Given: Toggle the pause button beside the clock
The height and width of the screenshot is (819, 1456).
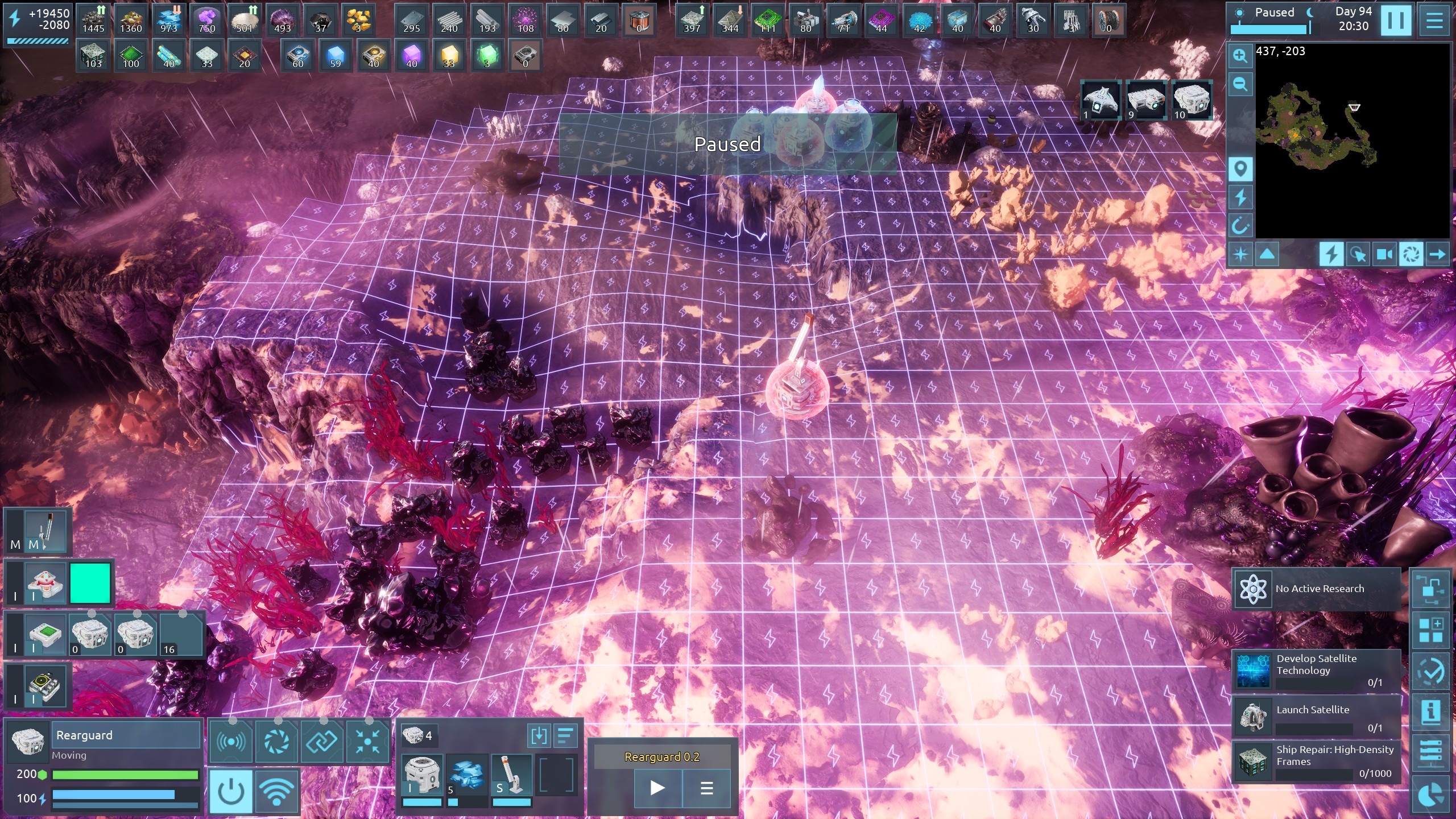Looking at the screenshot, I should (1396, 20).
